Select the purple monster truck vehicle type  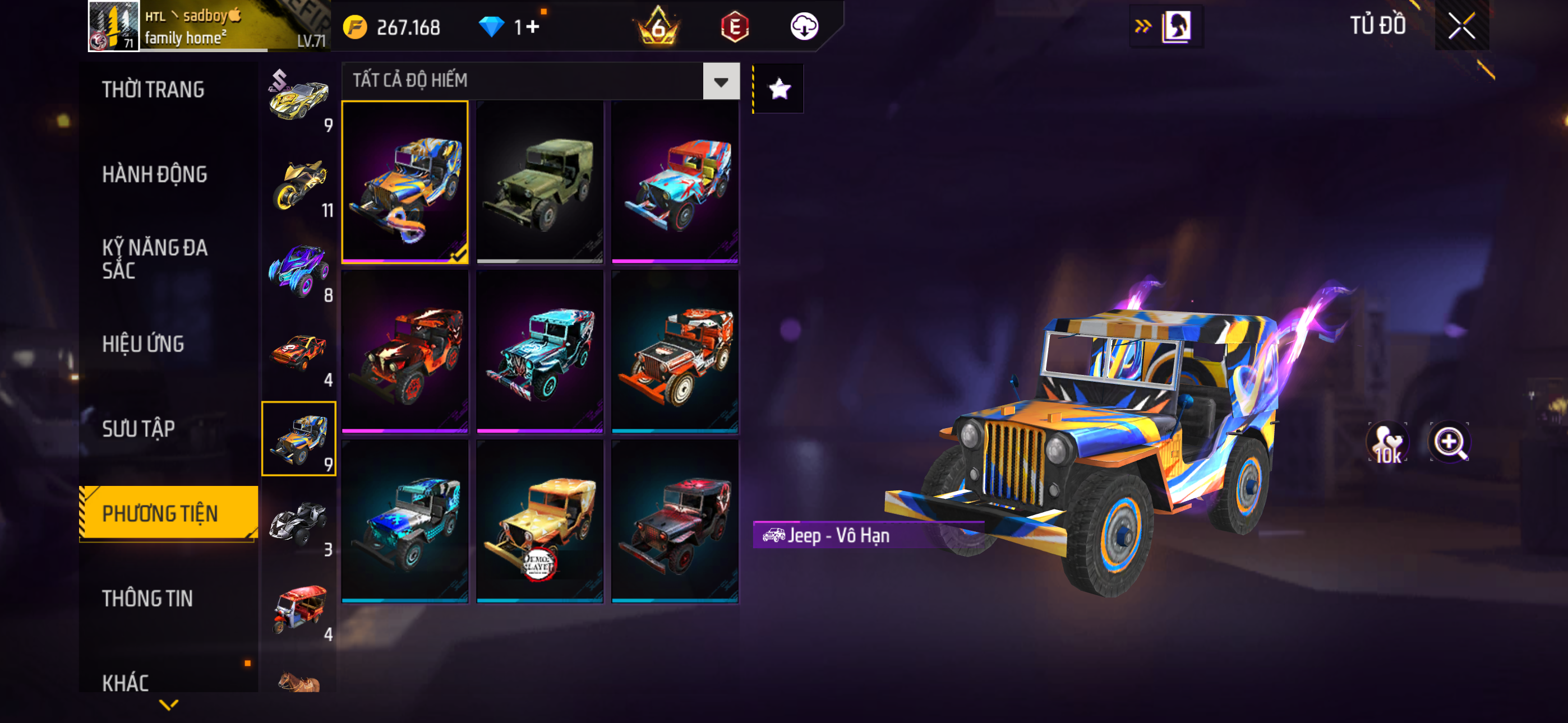(x=299, y=270)
